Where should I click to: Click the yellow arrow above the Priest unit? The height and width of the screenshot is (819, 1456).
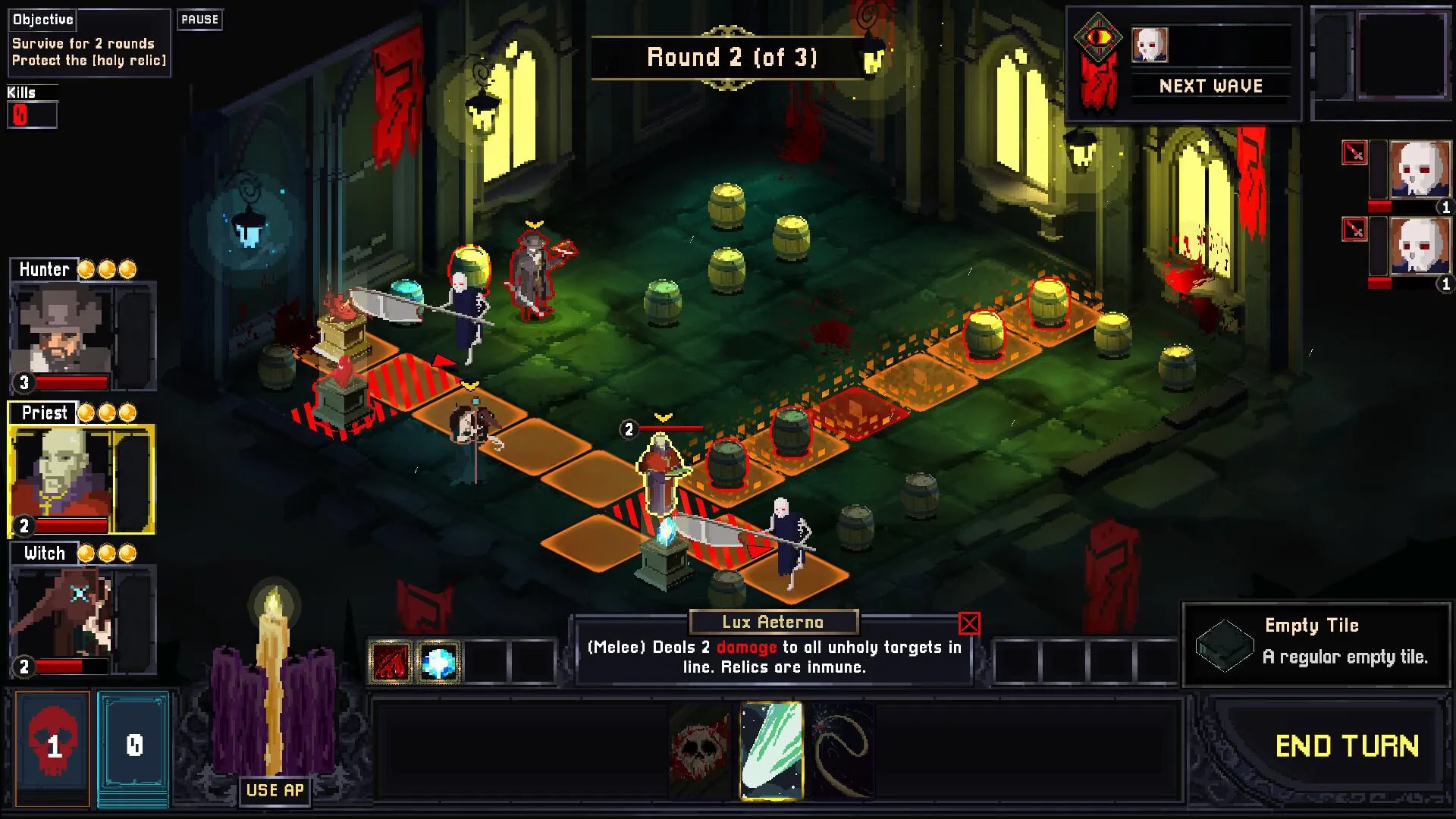click(664, 416)
